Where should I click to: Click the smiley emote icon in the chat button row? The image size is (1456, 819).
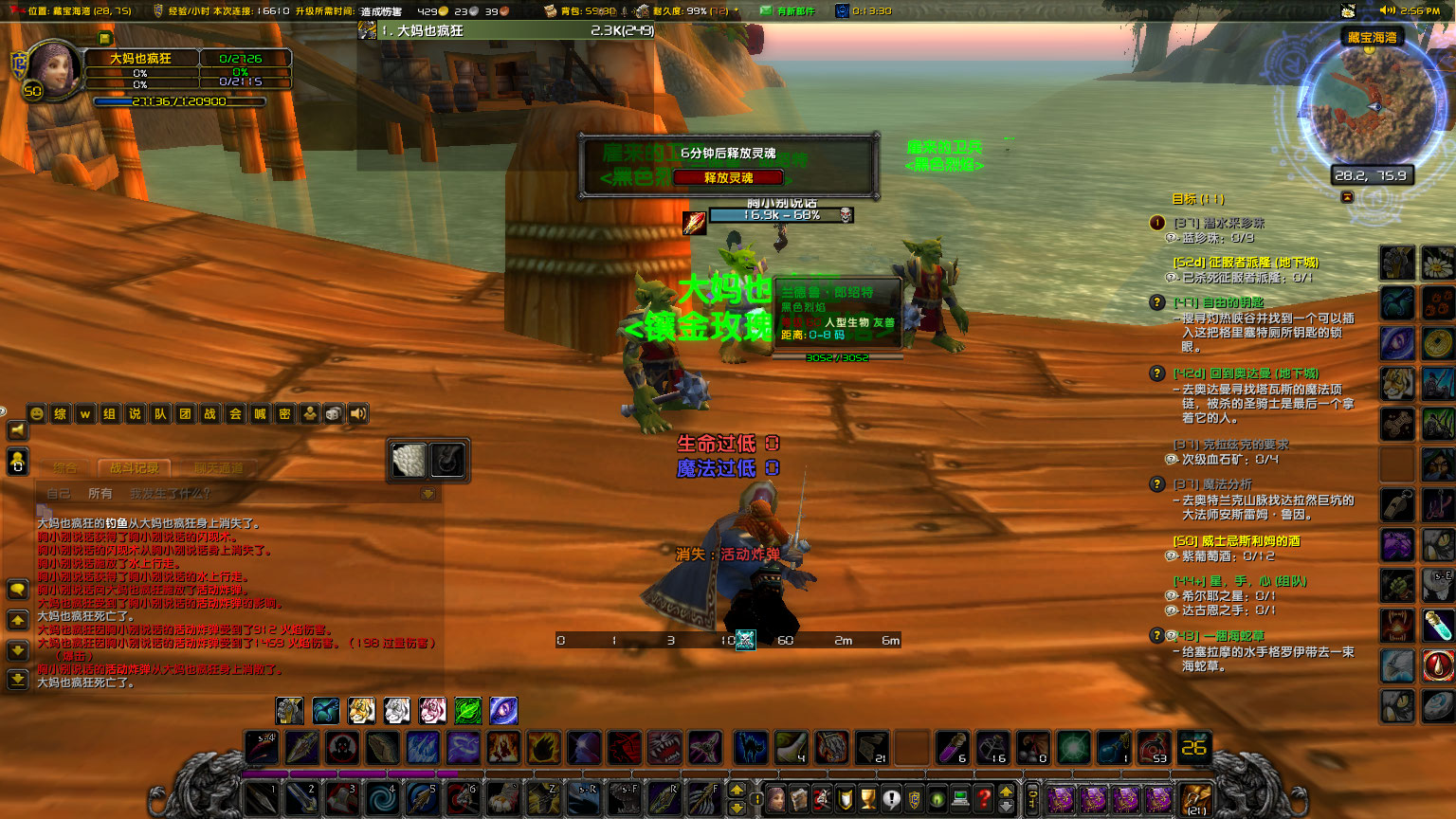point(36,414)
